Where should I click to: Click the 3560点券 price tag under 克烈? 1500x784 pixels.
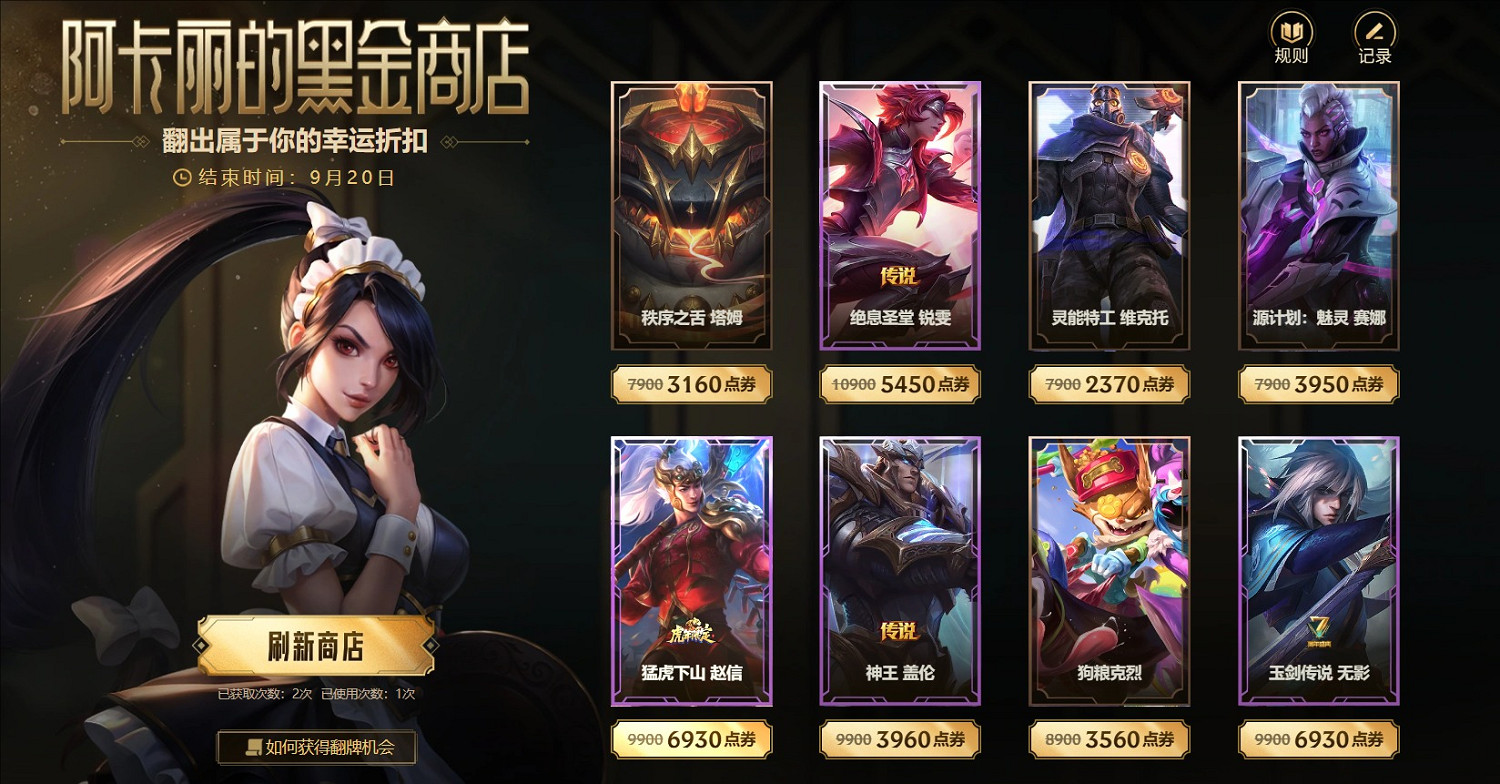1109,739
